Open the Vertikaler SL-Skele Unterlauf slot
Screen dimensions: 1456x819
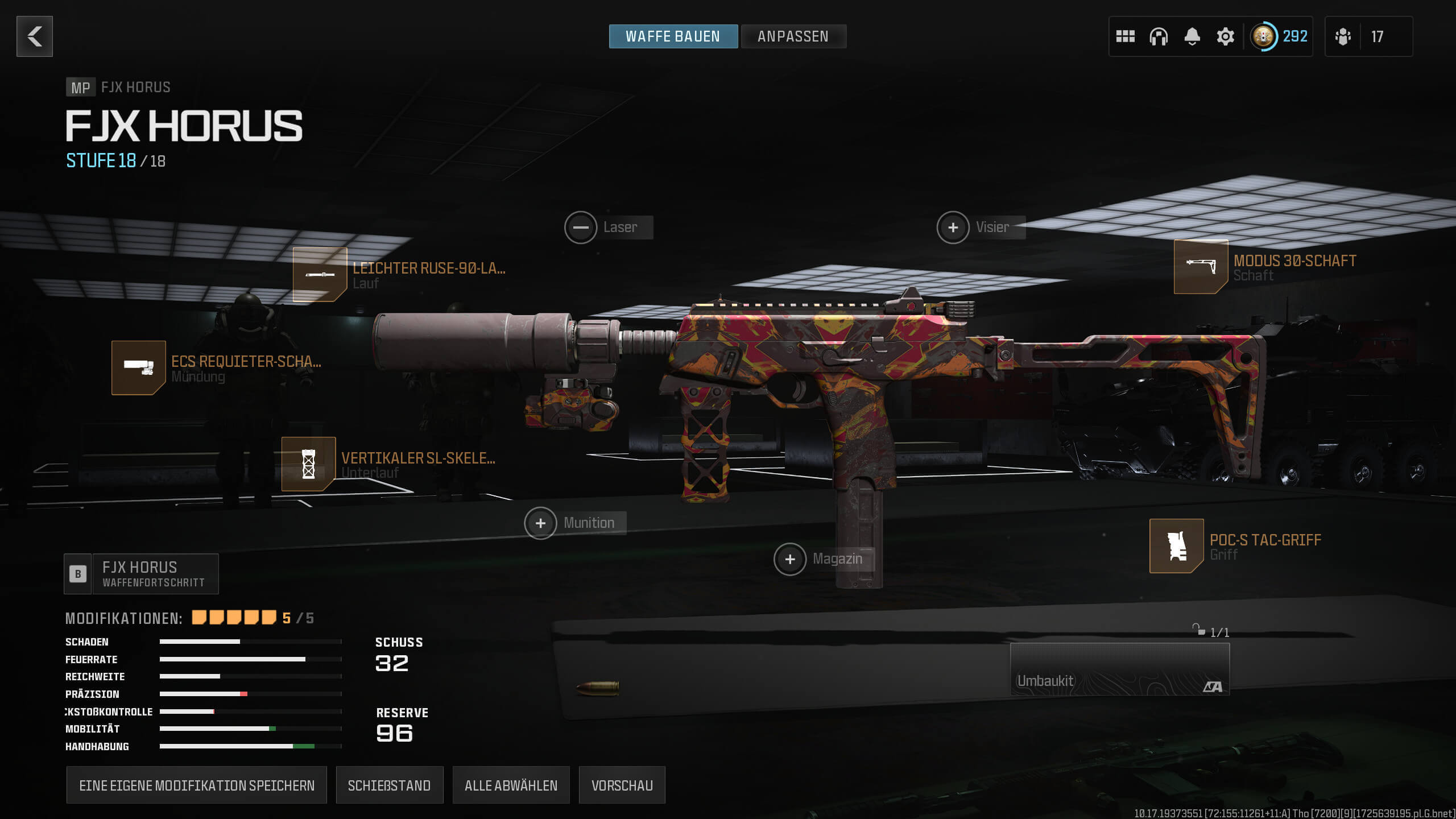[309, 464]
